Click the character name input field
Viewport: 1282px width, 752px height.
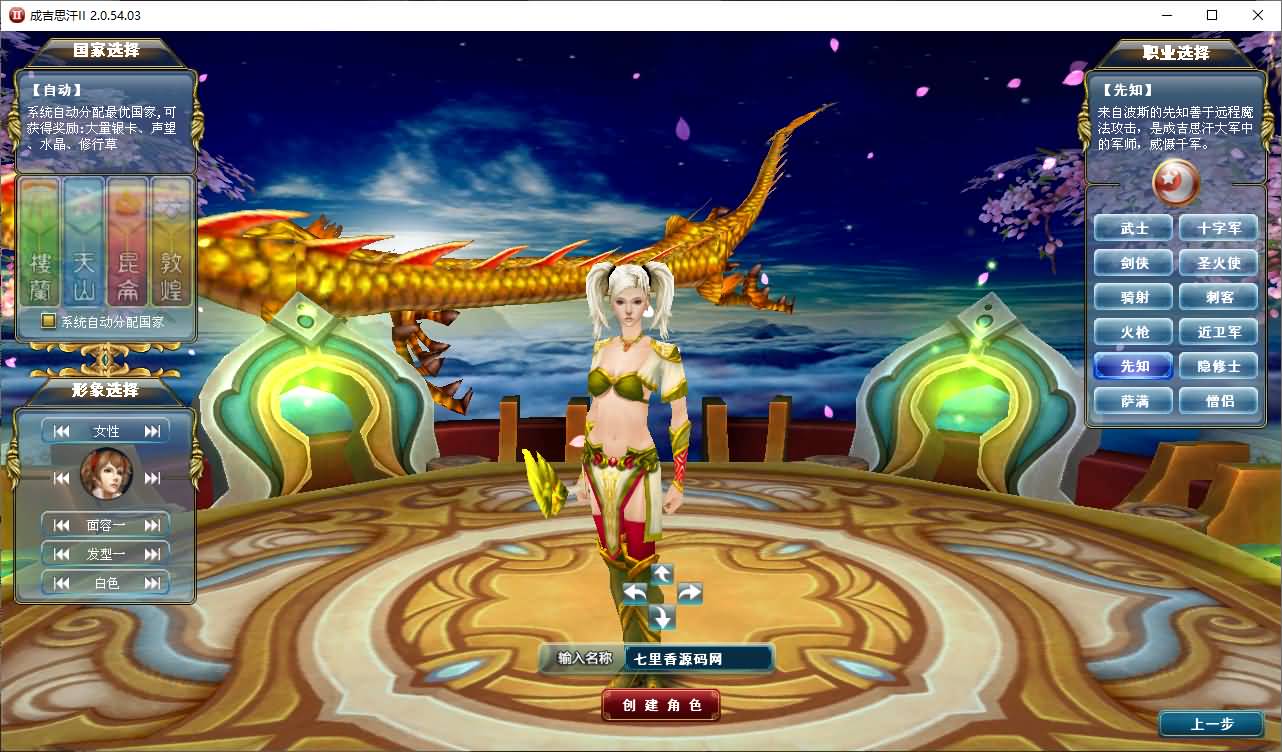697,658
